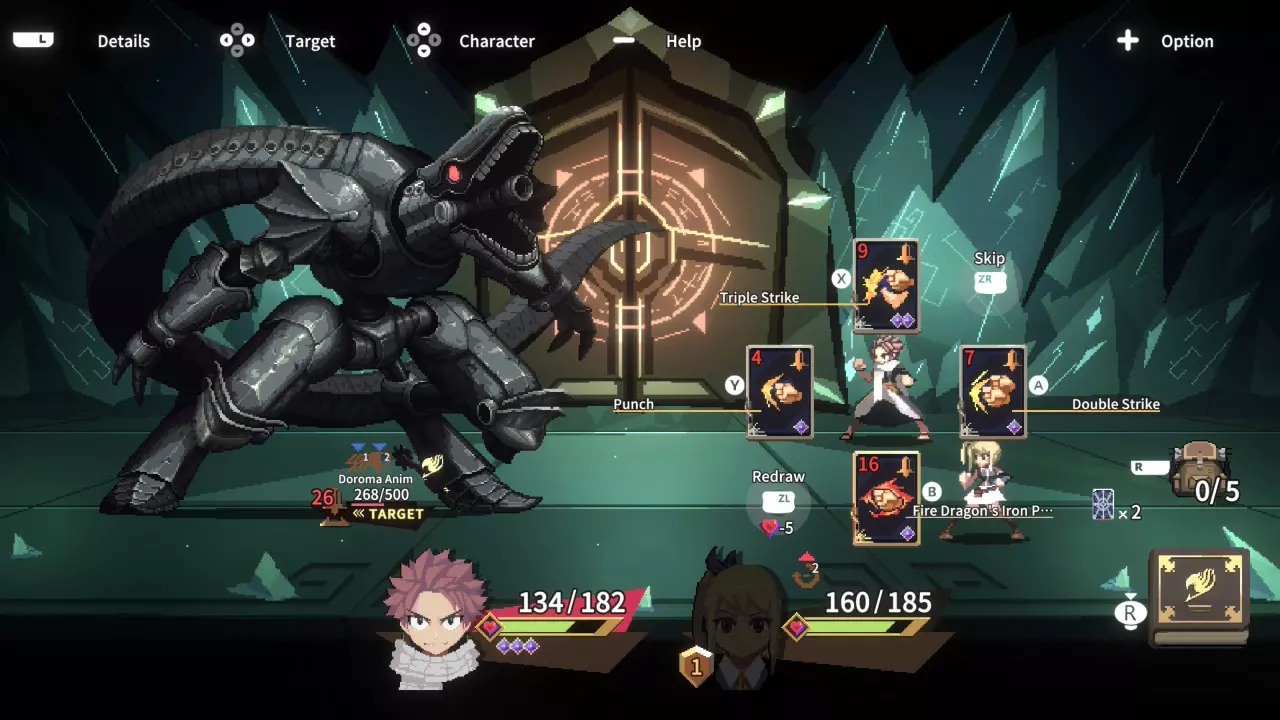Select the Triple Strike card
This screenshot has height=720, width=1280.
886,287
